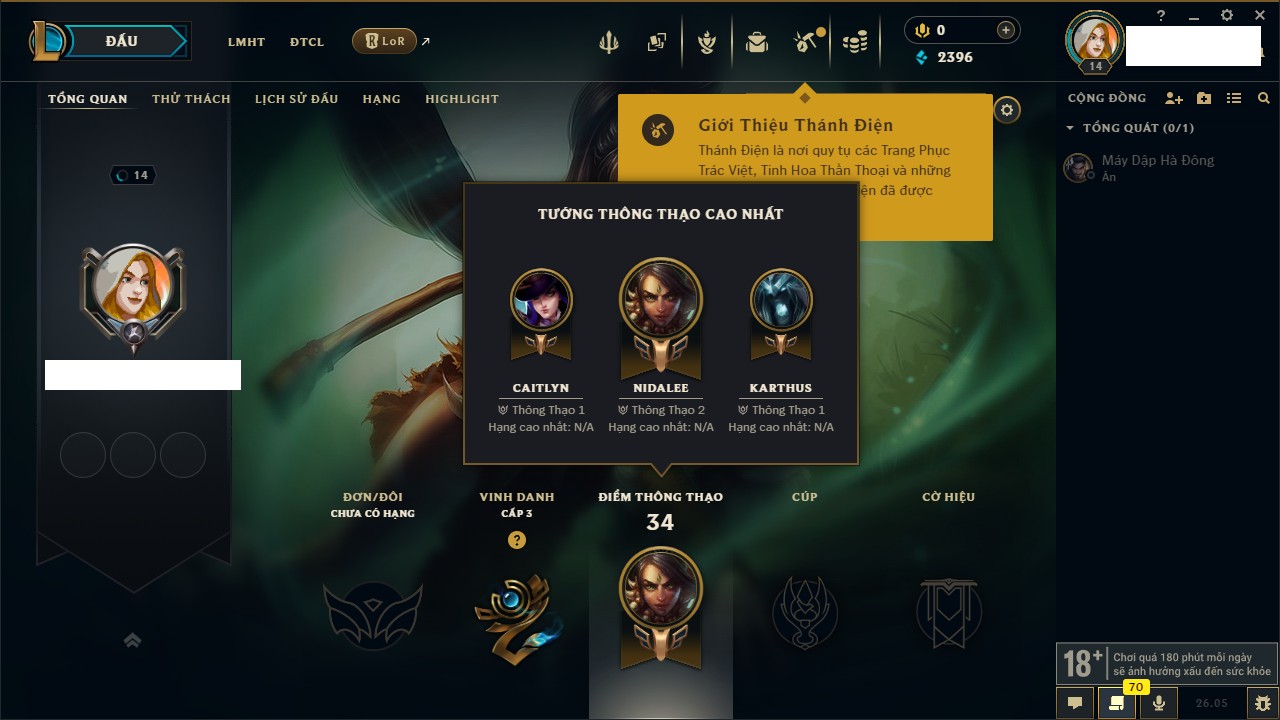Switch to the ĐTCL tab
The image size is (1280, 720).
point(307,42)
